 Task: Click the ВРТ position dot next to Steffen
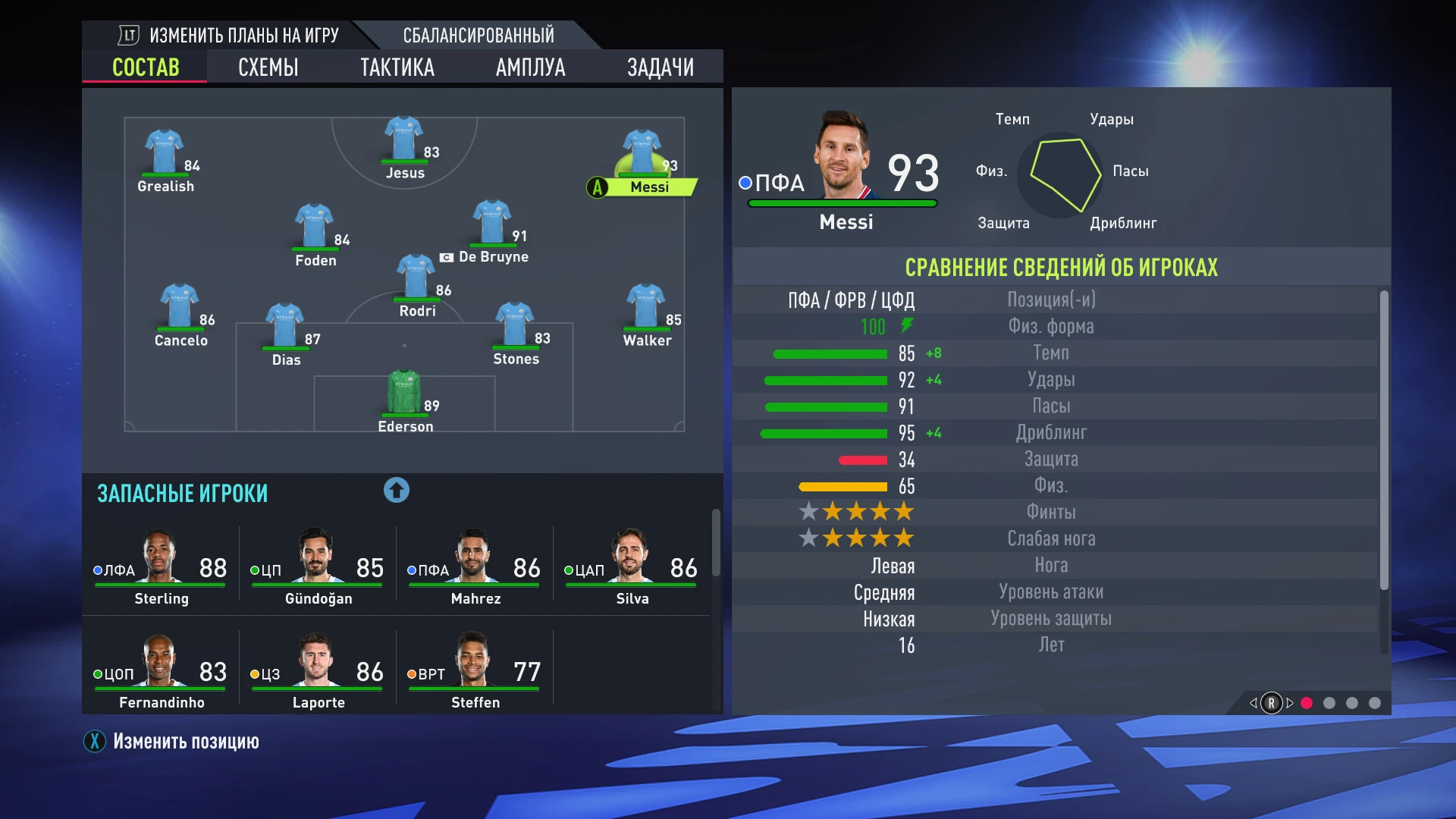[x=410, y=673]
